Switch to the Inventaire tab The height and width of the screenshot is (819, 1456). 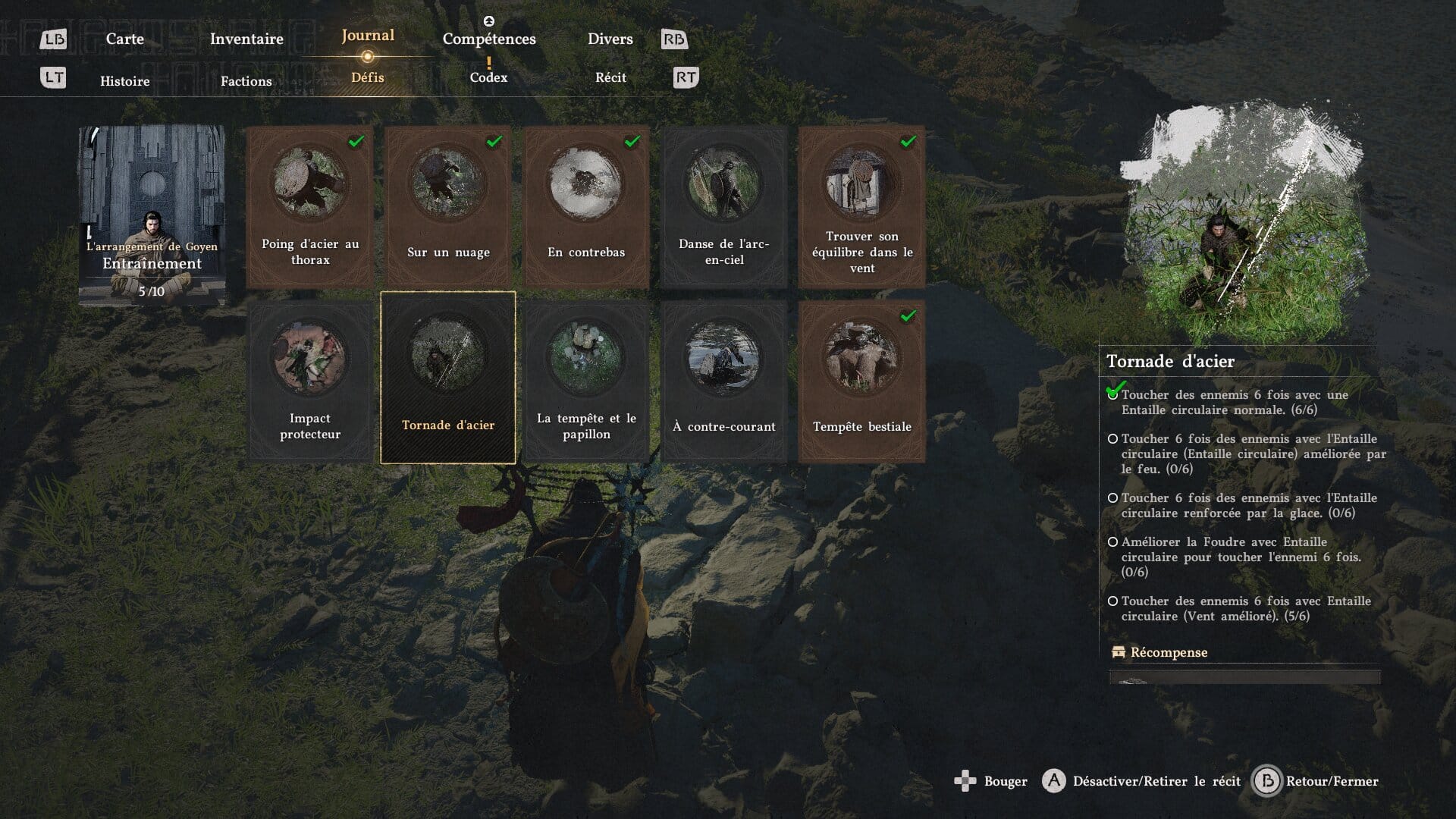click(246, 39)
